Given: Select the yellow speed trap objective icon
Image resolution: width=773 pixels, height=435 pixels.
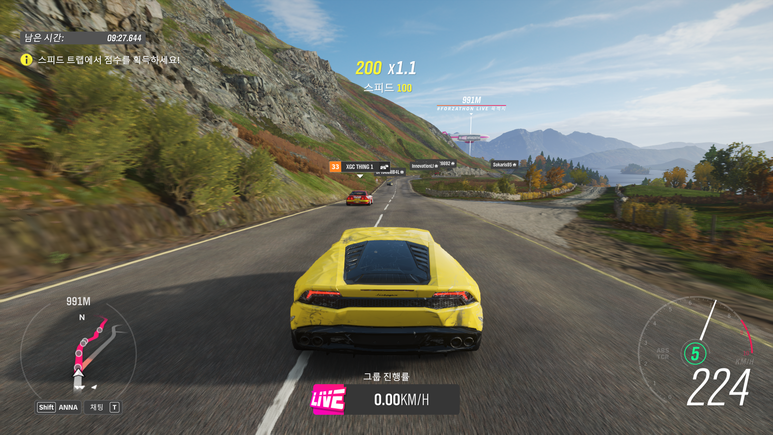Looking at the screenshot, I should point(27,60).
